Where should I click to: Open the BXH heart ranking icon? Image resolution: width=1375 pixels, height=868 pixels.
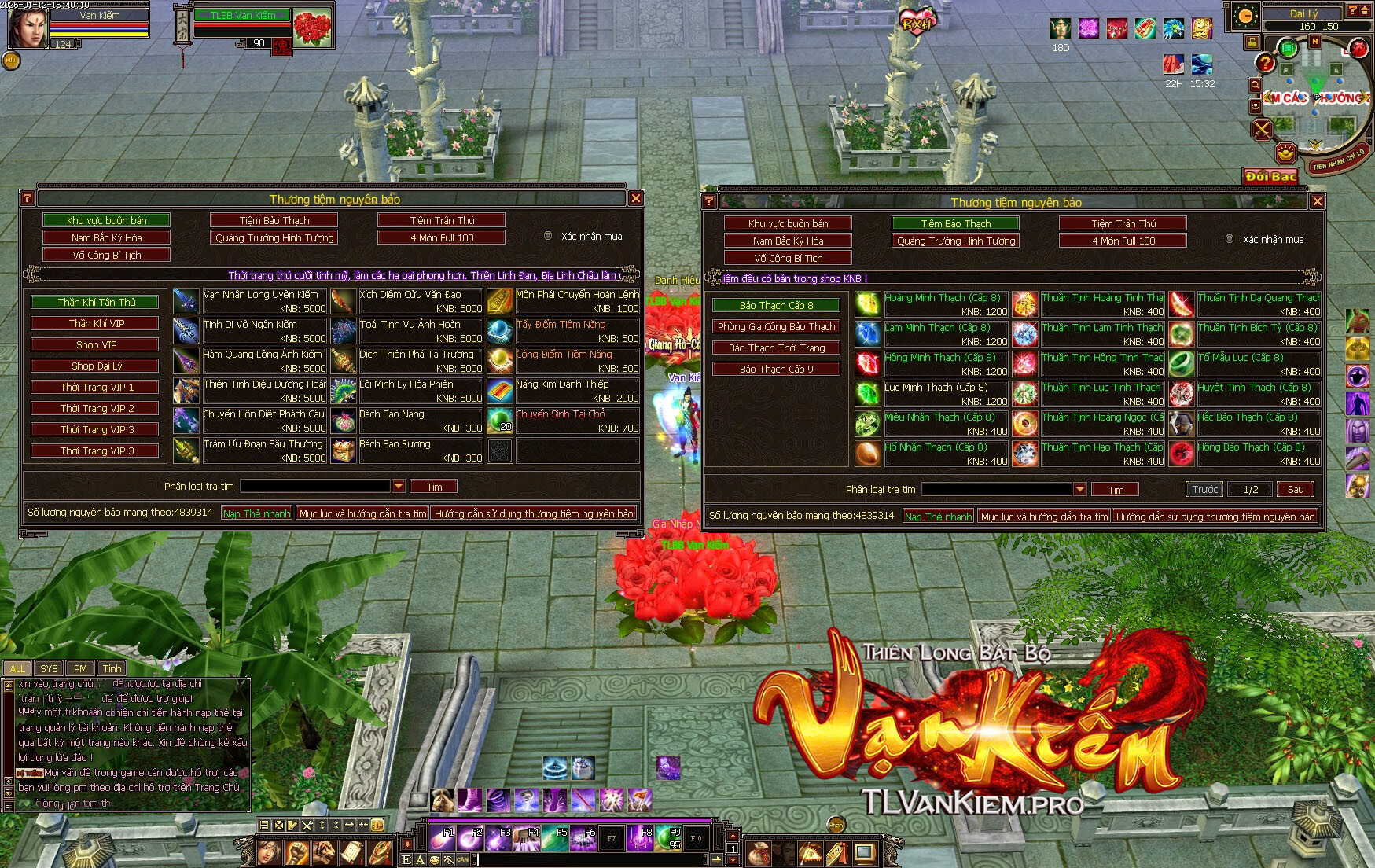(917, 22)
